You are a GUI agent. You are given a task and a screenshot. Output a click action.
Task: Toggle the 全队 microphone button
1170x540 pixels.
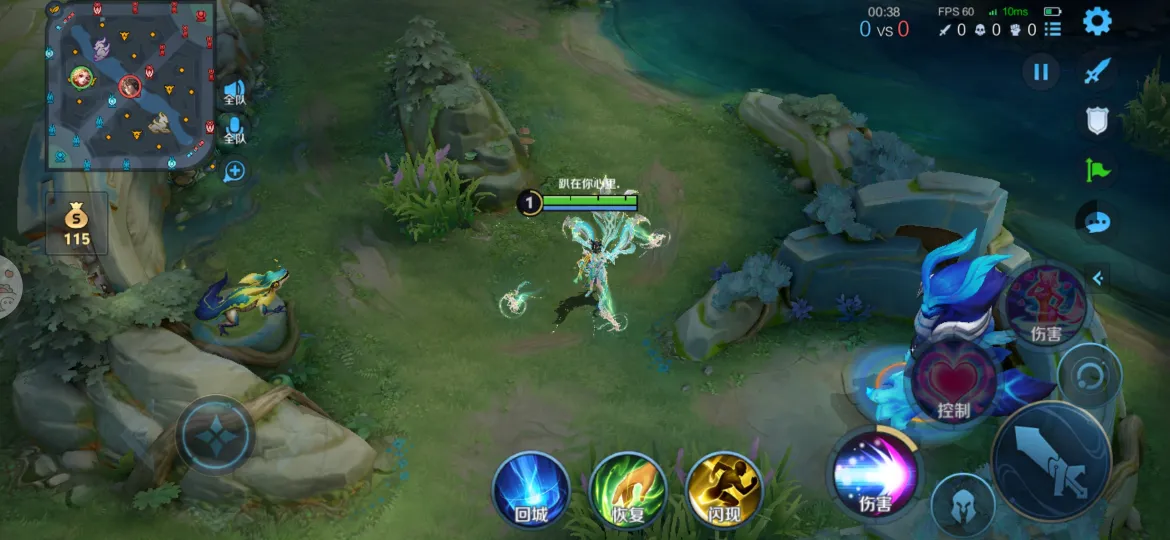click(x=234, y=131)
